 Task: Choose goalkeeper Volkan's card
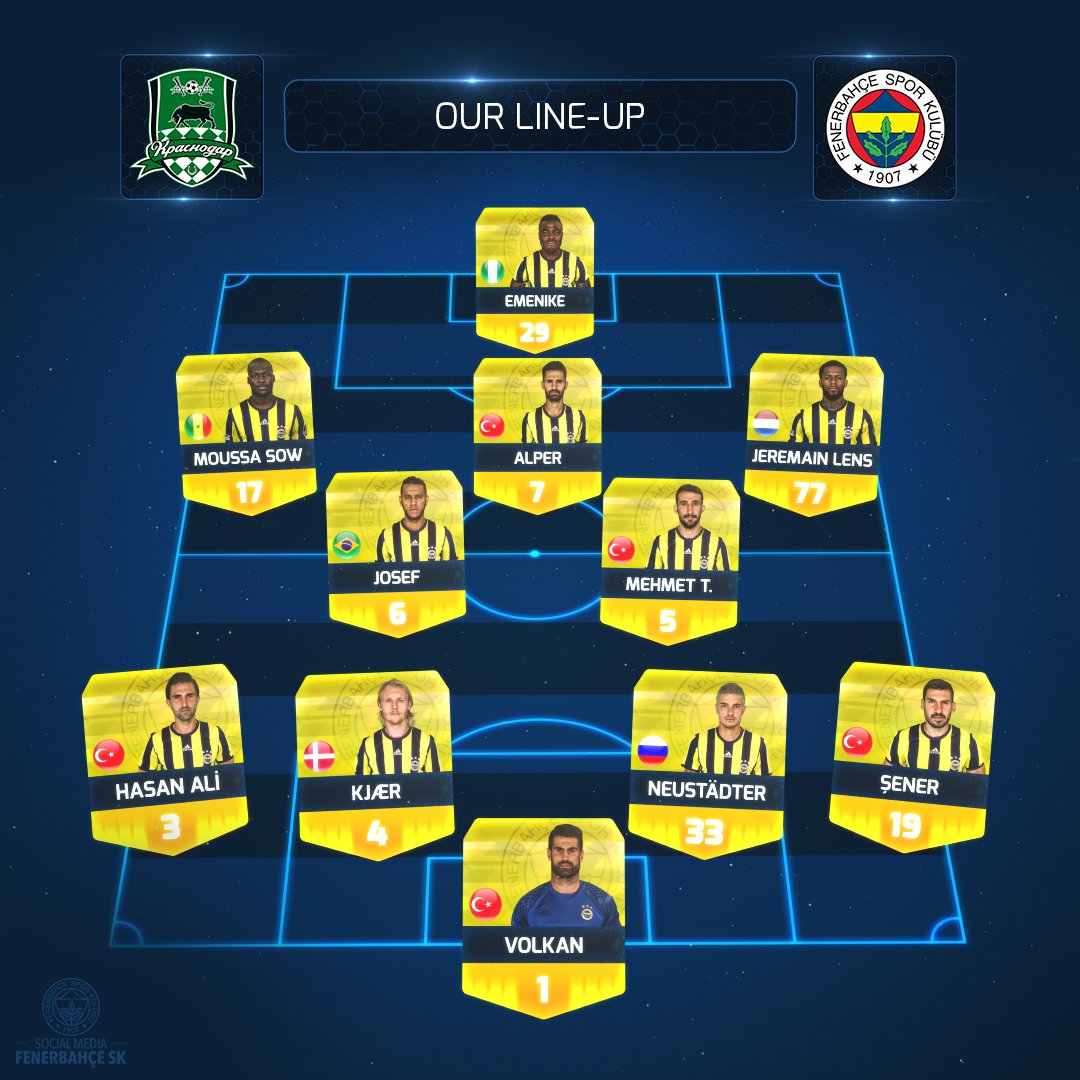[543, 917]
